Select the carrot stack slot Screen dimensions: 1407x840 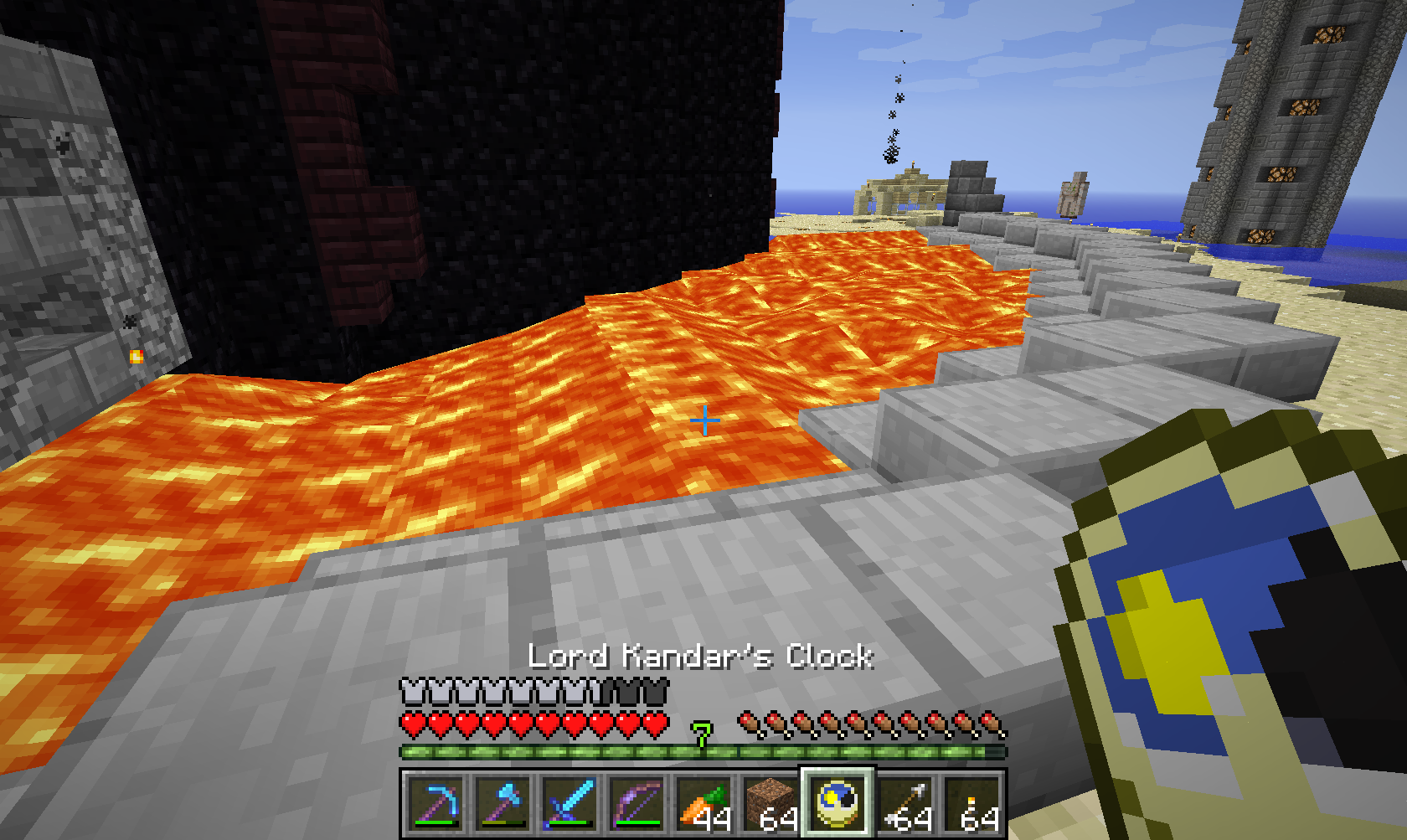point(703,804)
